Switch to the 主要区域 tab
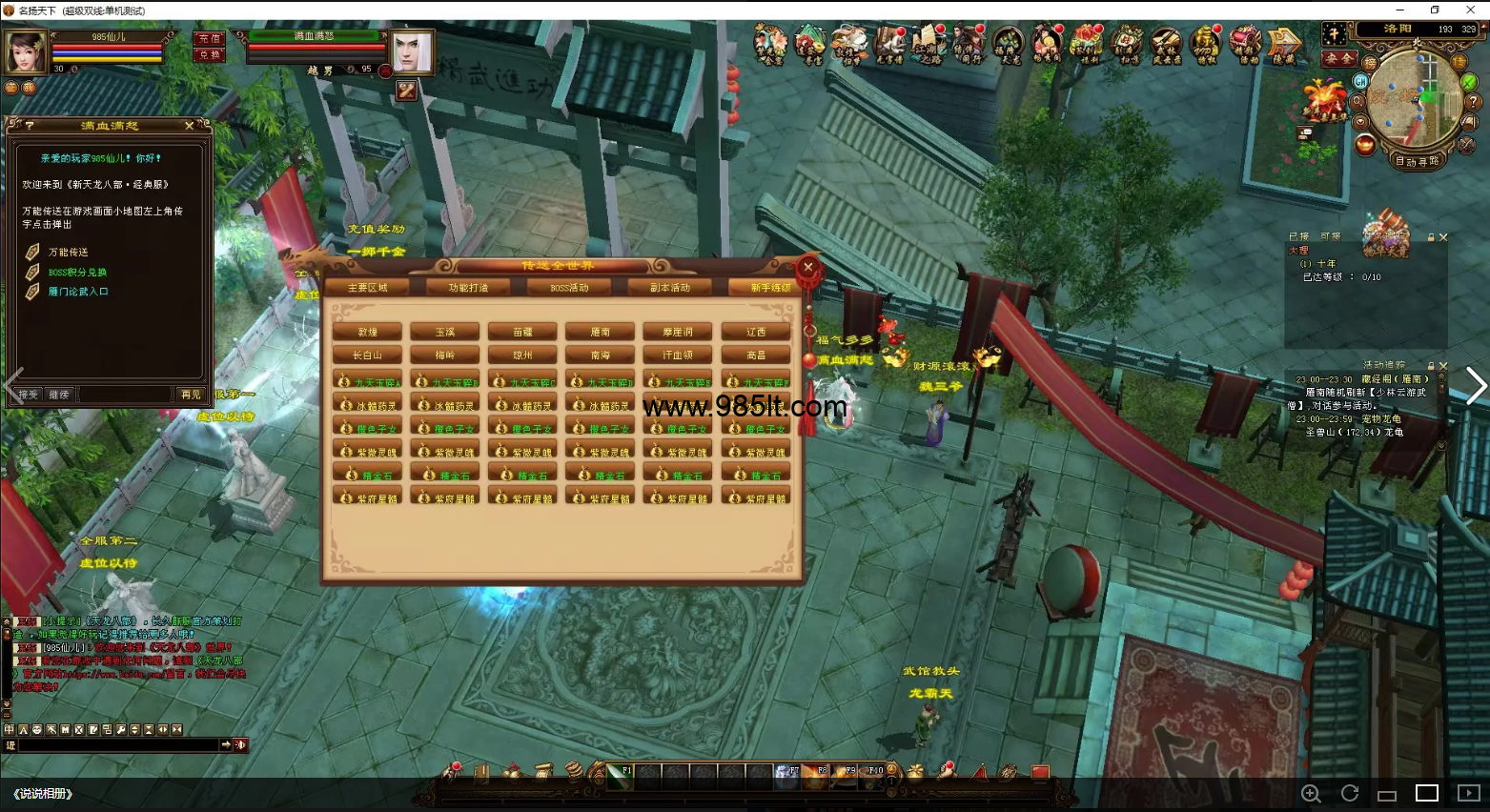This screenshot has width=1490, height=812. [367, 287]
